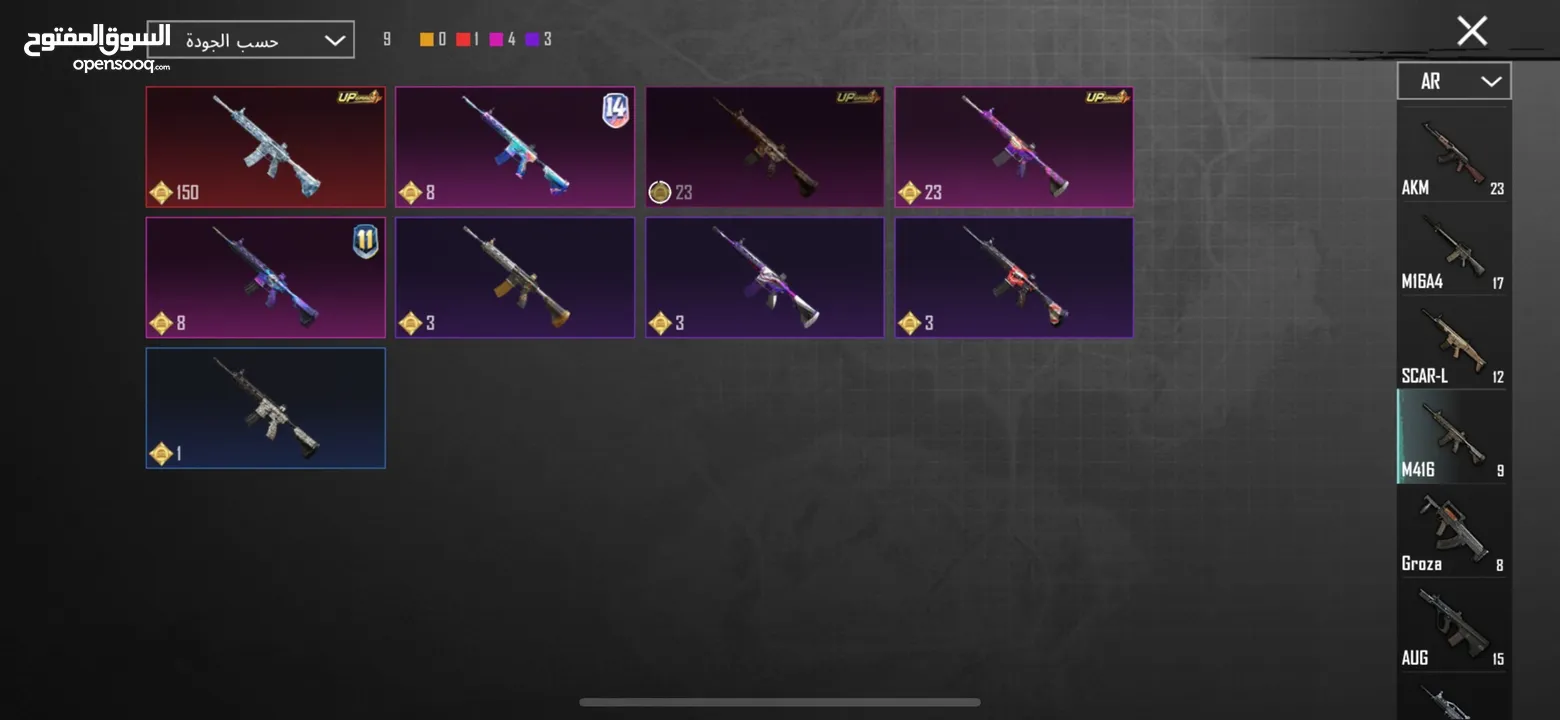
Task: Collapse the quality sort selector chevron
Action: pos(334,39)
